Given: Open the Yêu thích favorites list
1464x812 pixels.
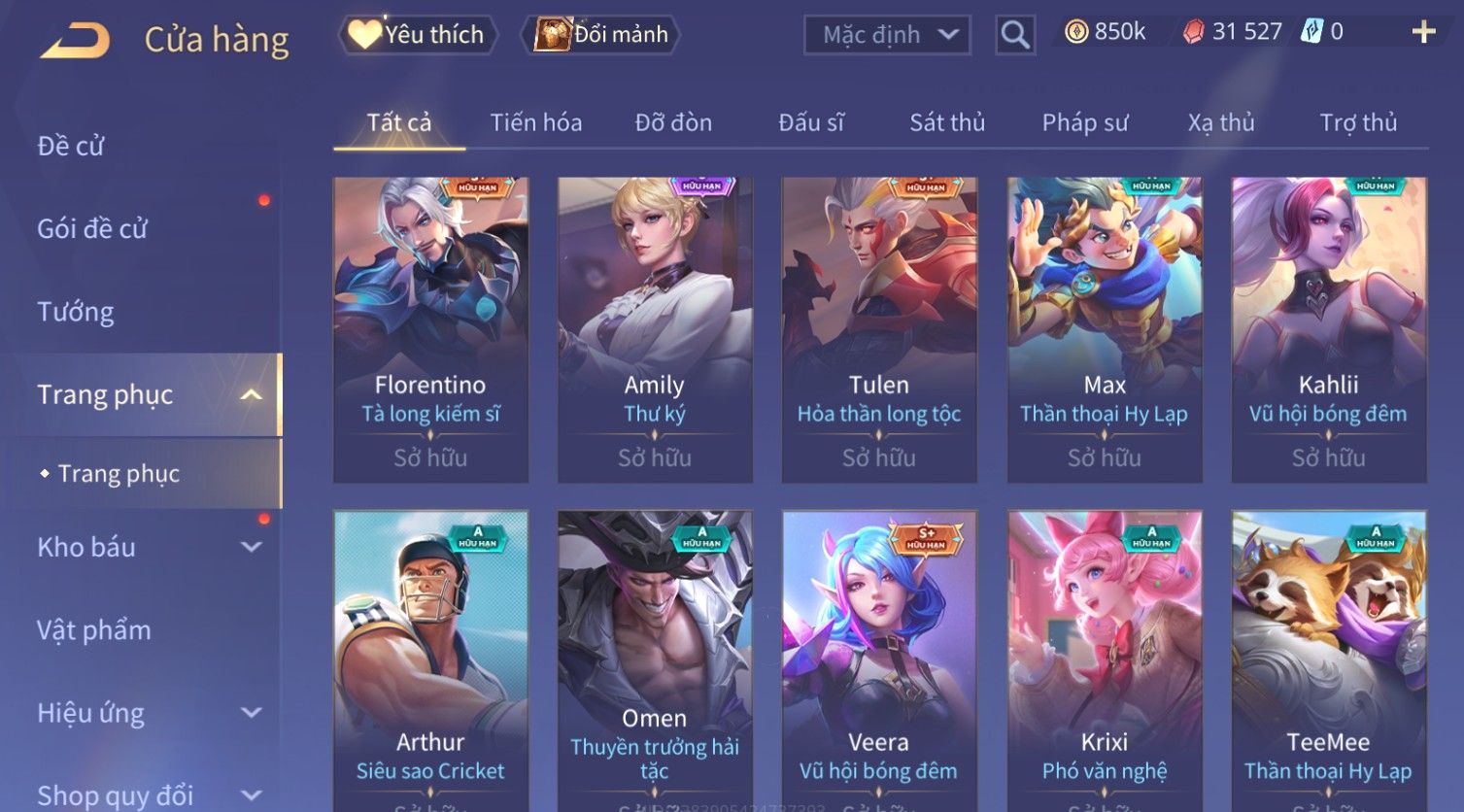Looking at the screenshot, I should (418, 35).
